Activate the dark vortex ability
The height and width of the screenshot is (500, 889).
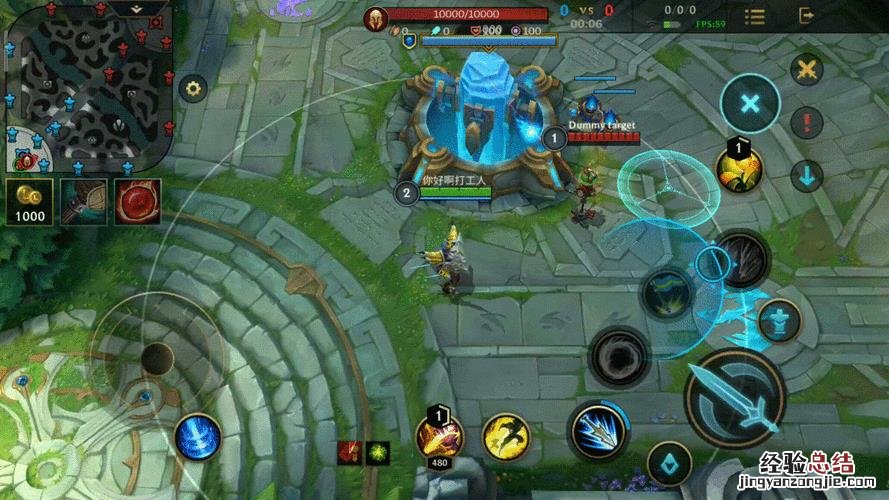click(x=620, y=356)
